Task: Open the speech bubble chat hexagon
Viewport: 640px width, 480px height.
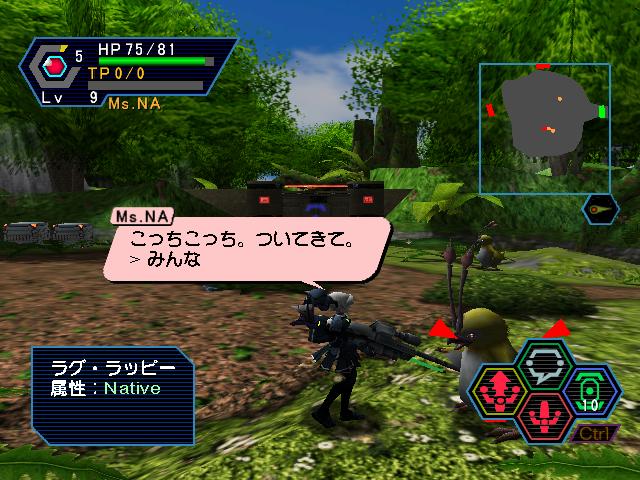Action: 546,363
